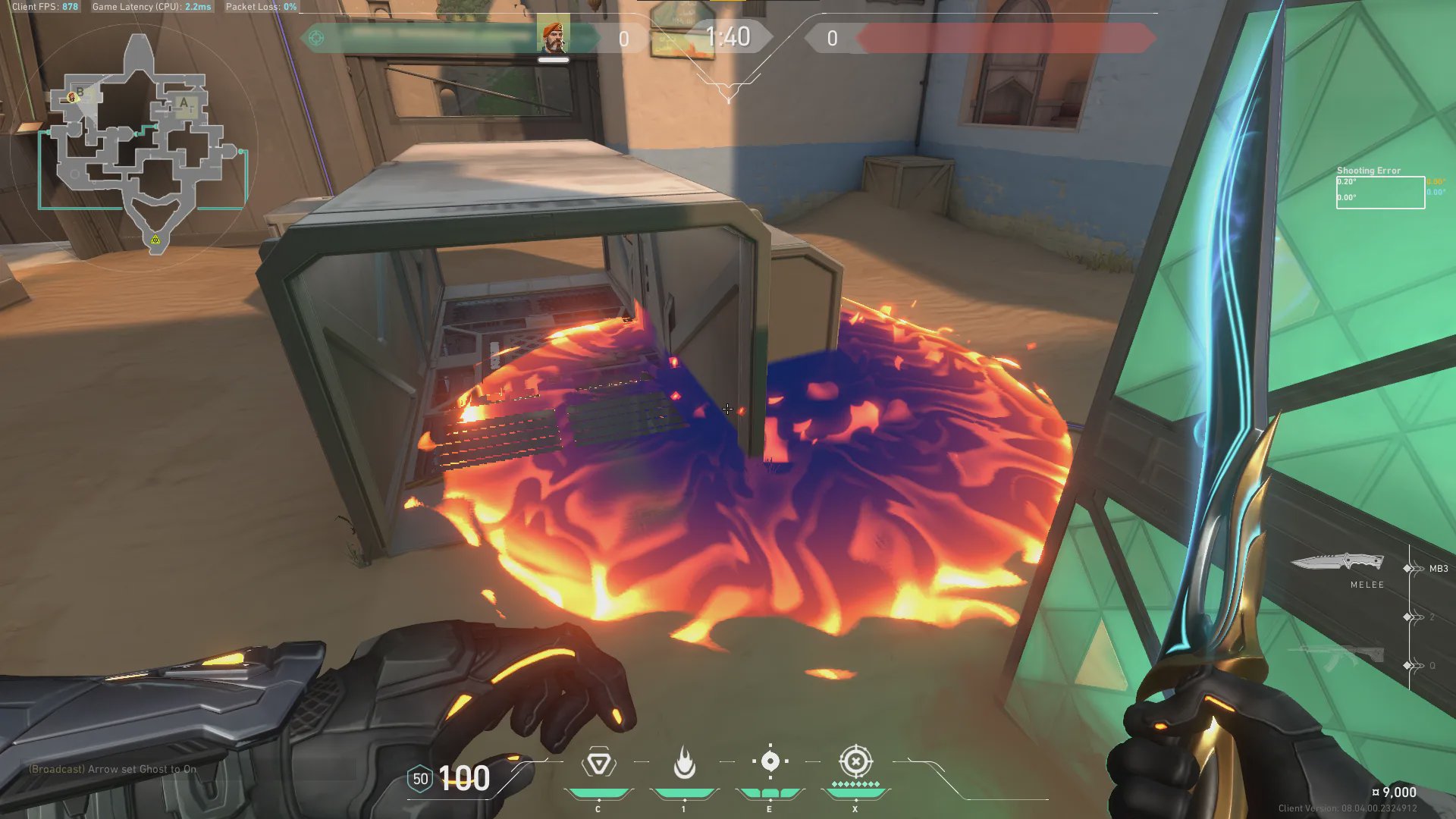
Task: Select the melee knife weapon slot
Action: click(1338, 563)
